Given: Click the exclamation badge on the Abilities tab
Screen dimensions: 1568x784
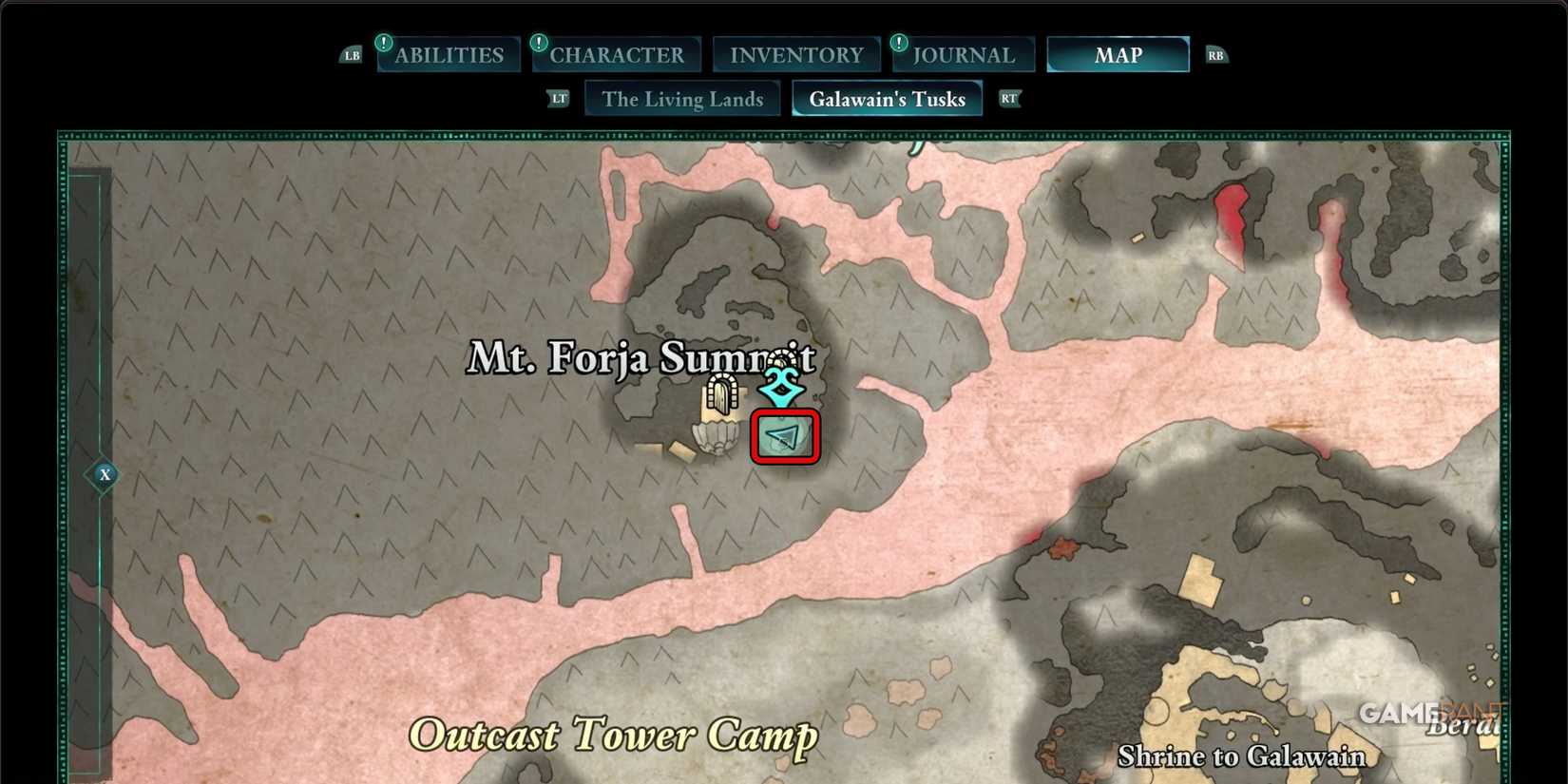Looking at the screenshot, I should [383, 42].
